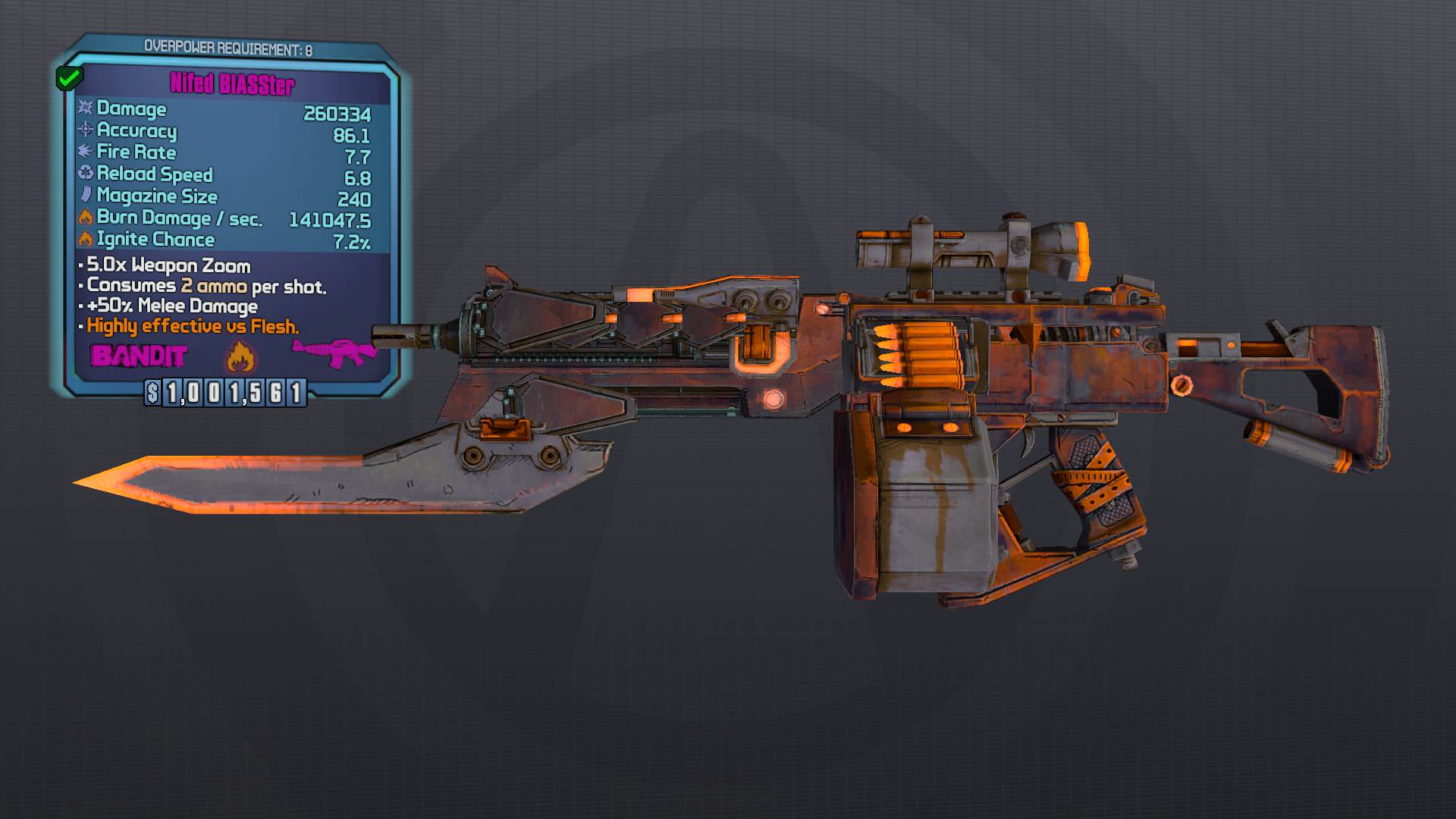Click the Highly effective vs Flesh text

coord(192,325)
